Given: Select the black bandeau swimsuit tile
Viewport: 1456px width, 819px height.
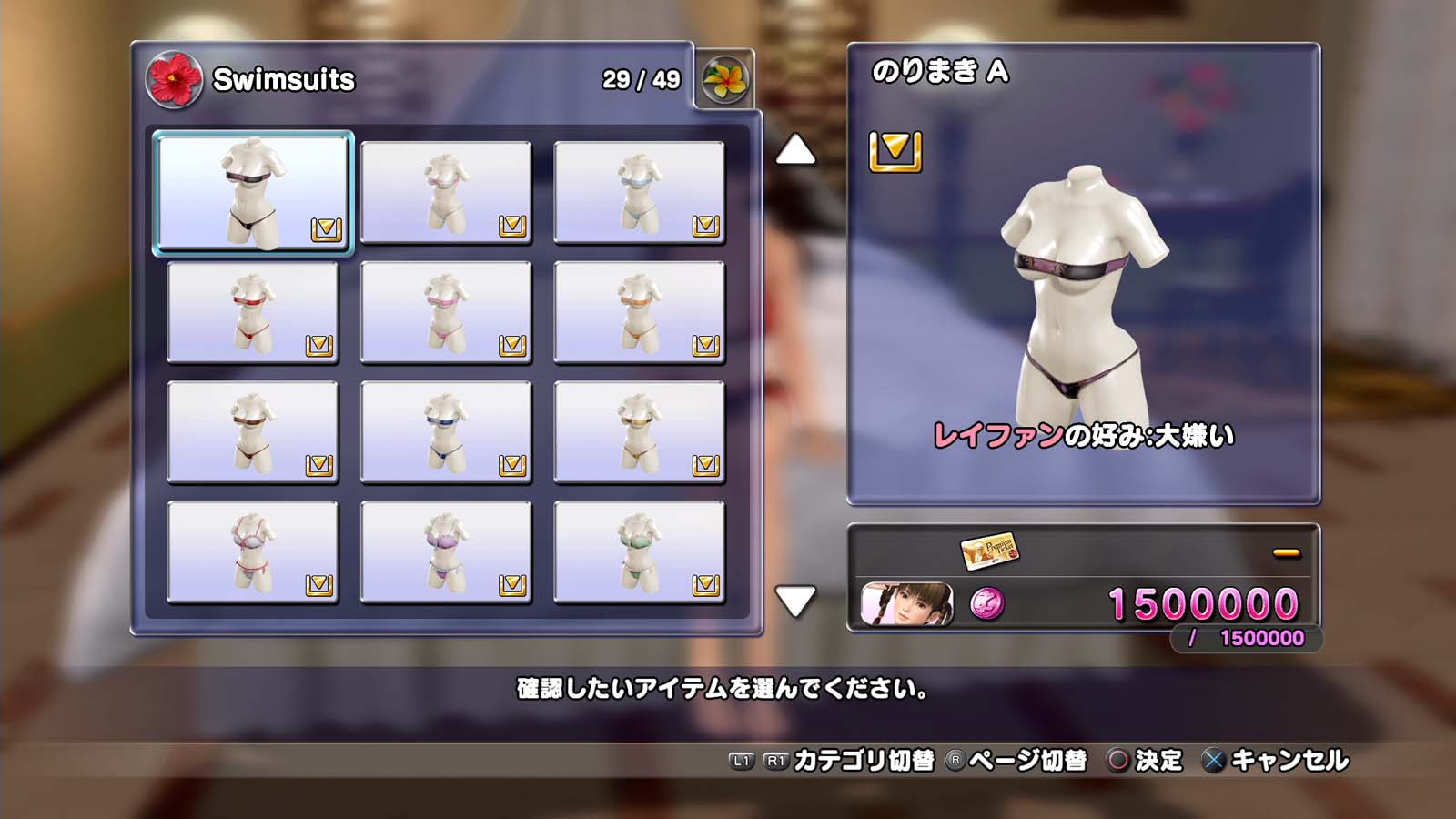Looking at the screenshot, I should (x=253, y=192).
